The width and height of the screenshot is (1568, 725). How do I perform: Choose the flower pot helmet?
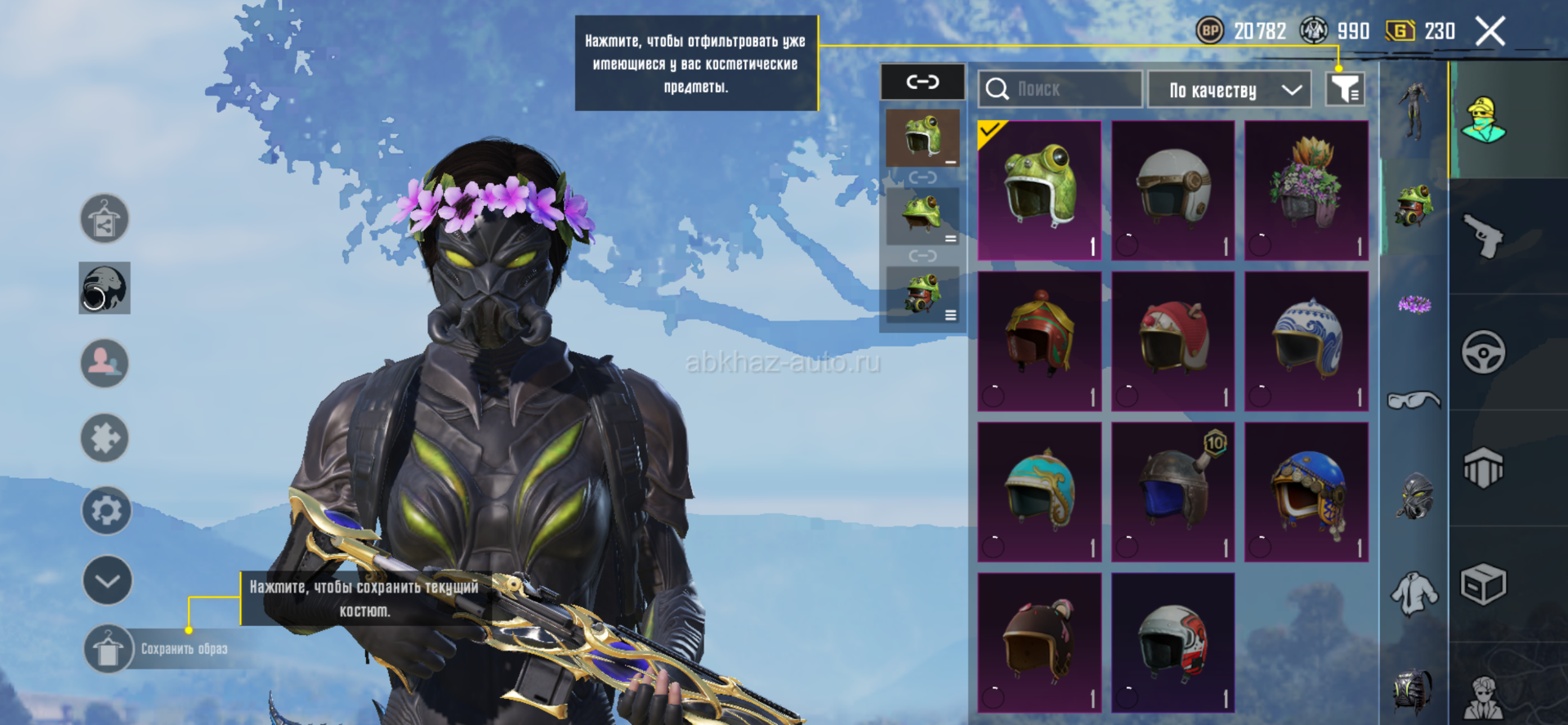coord(1306,190)
